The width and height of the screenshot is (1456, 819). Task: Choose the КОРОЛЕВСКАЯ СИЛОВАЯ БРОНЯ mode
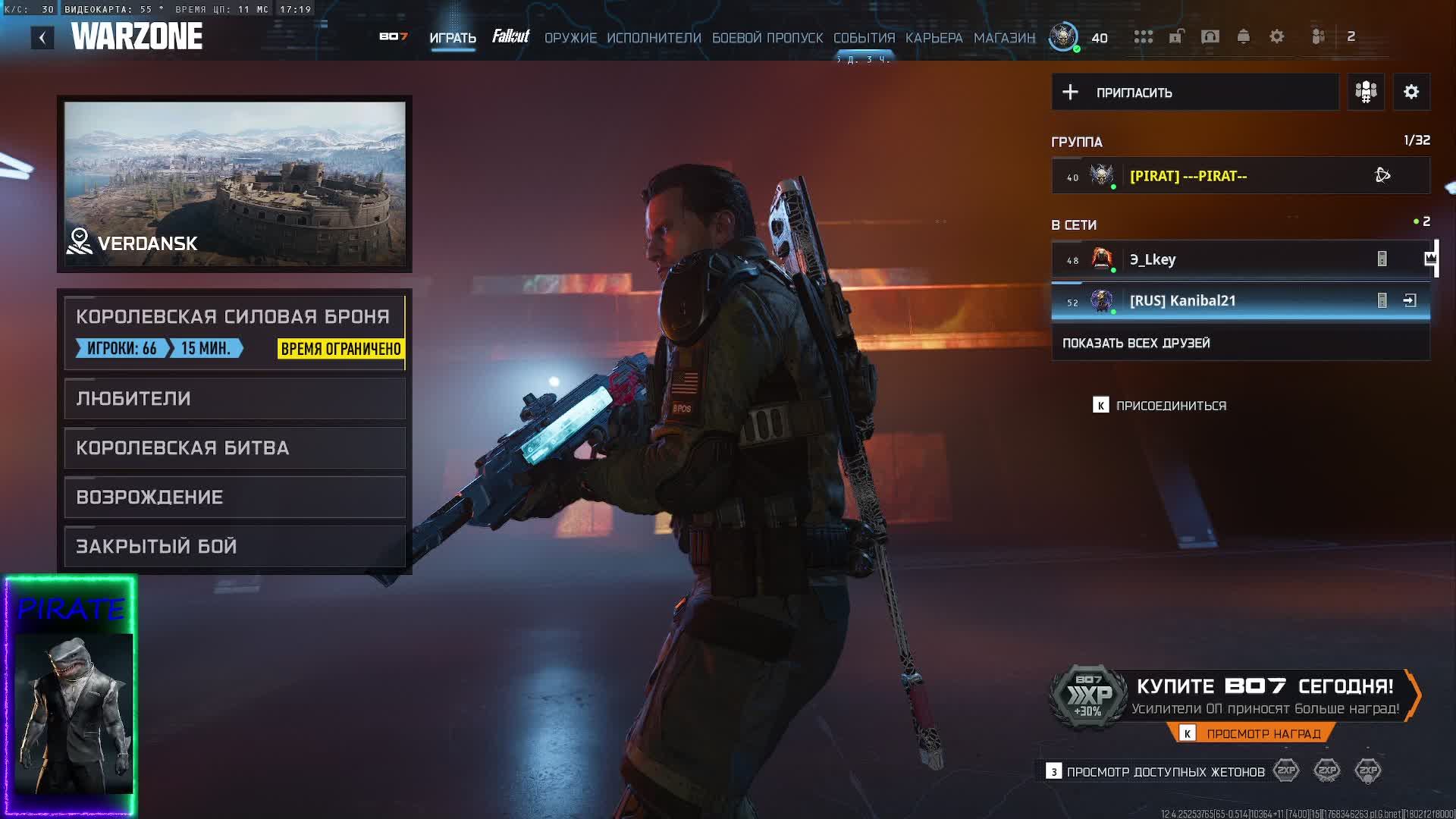pos(234,331)
